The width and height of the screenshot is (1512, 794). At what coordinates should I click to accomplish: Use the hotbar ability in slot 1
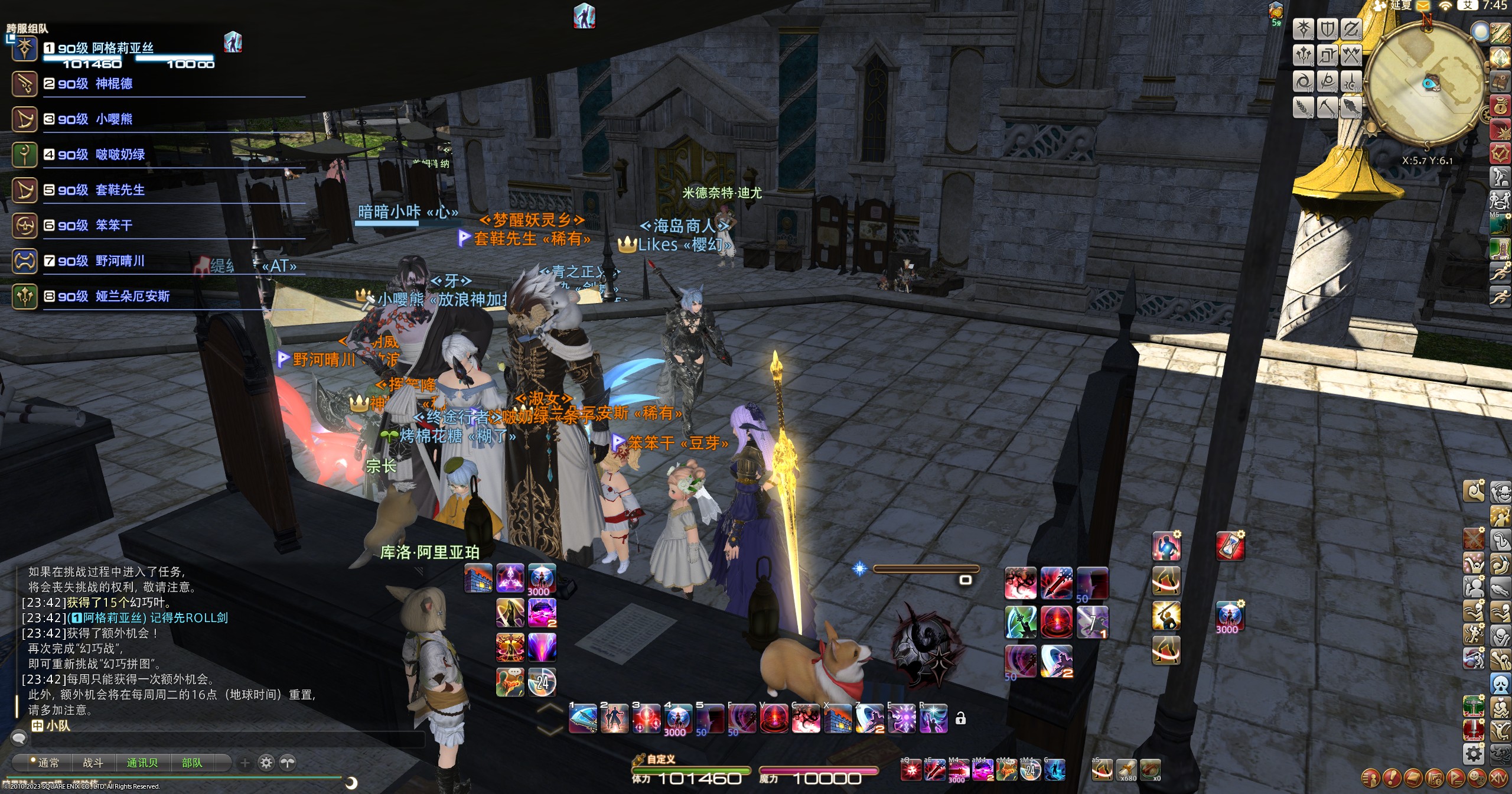582,719
